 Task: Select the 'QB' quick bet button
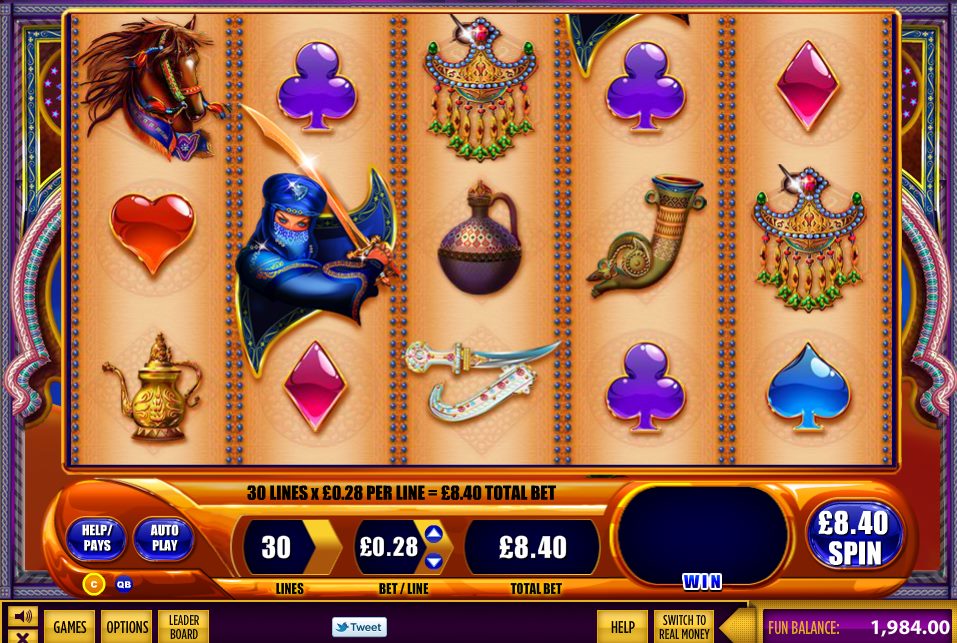point(123,584)
